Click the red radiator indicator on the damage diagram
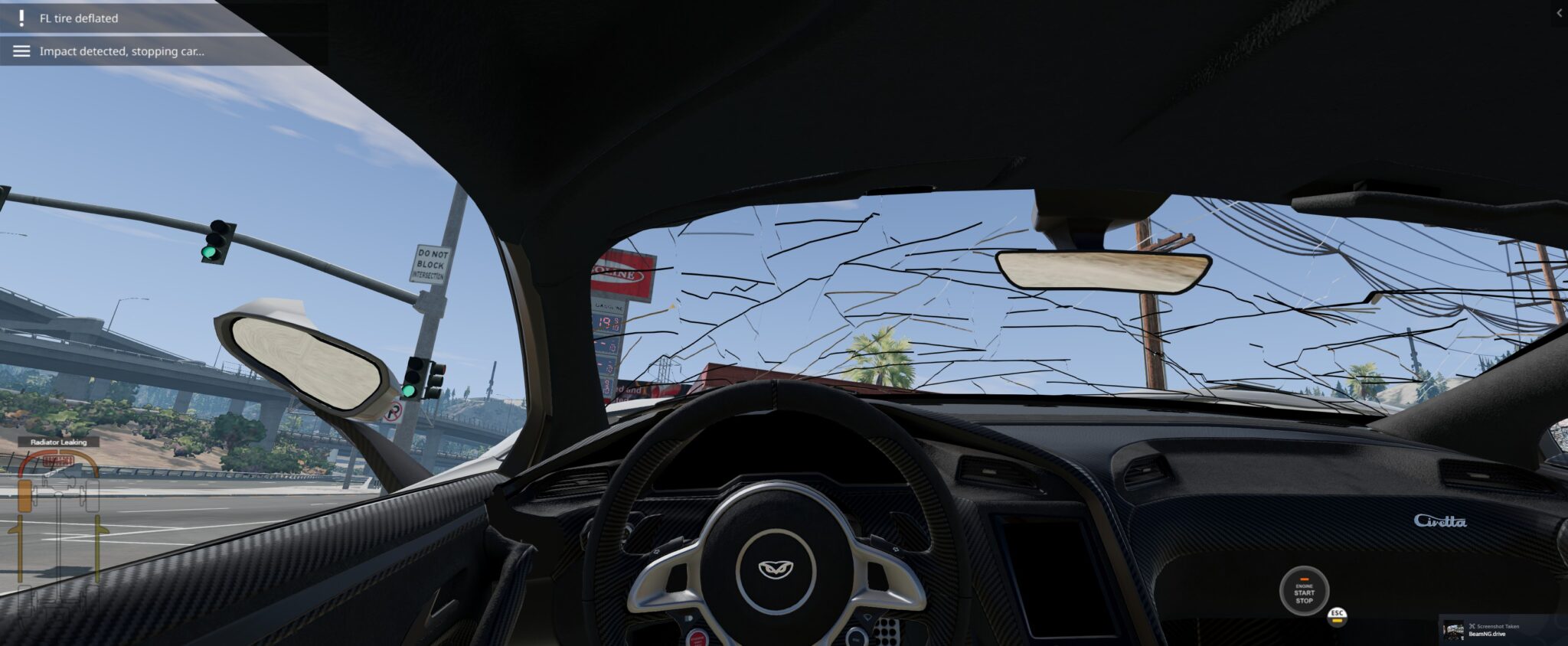The image size is (1568, 646). [57, 460]
